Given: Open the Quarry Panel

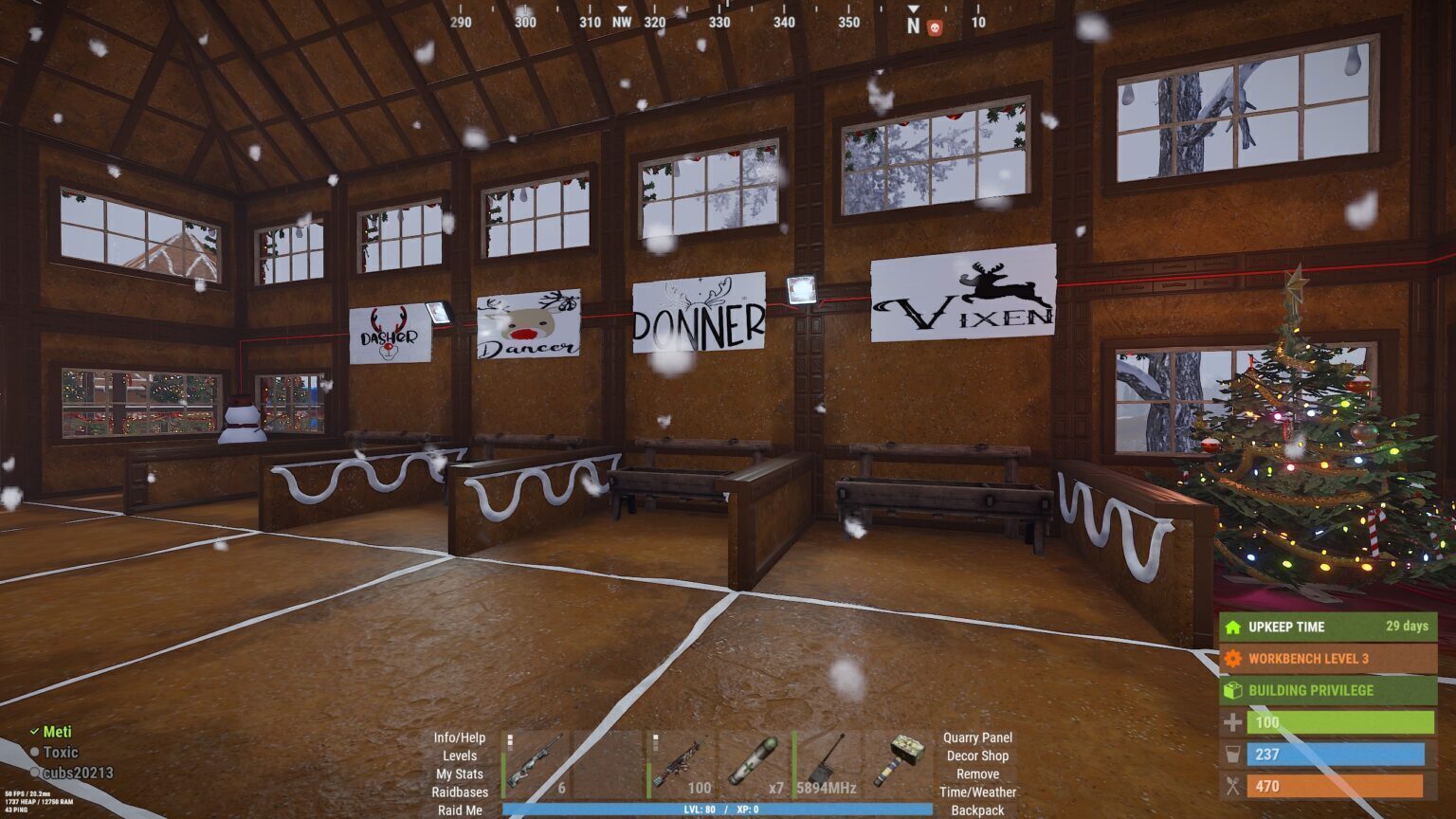Looking at the screenshot, I should 976,737.
